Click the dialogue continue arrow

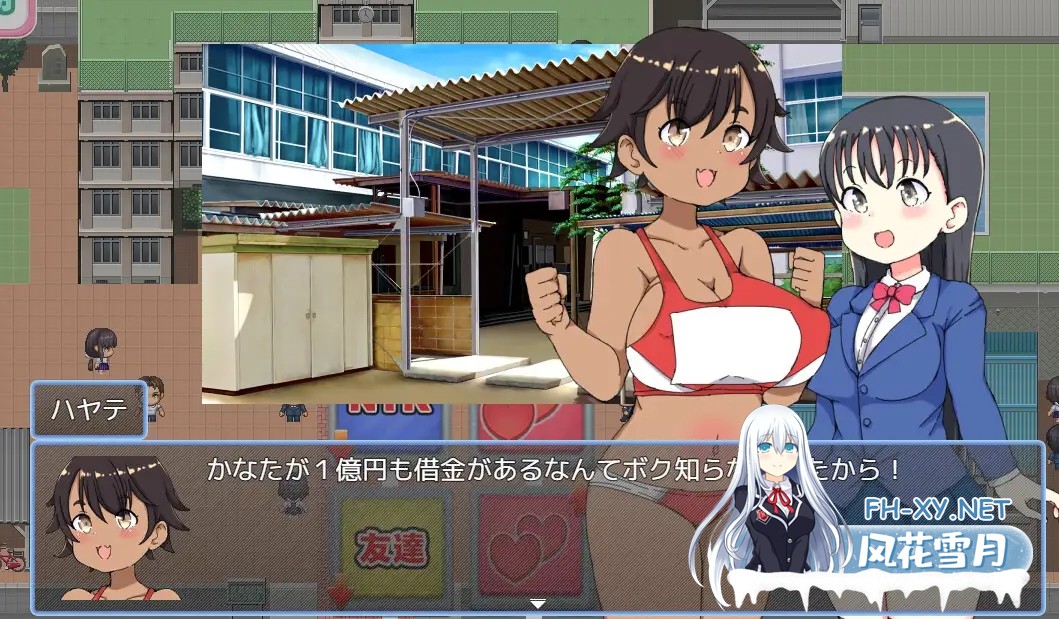tap(538, 603)
